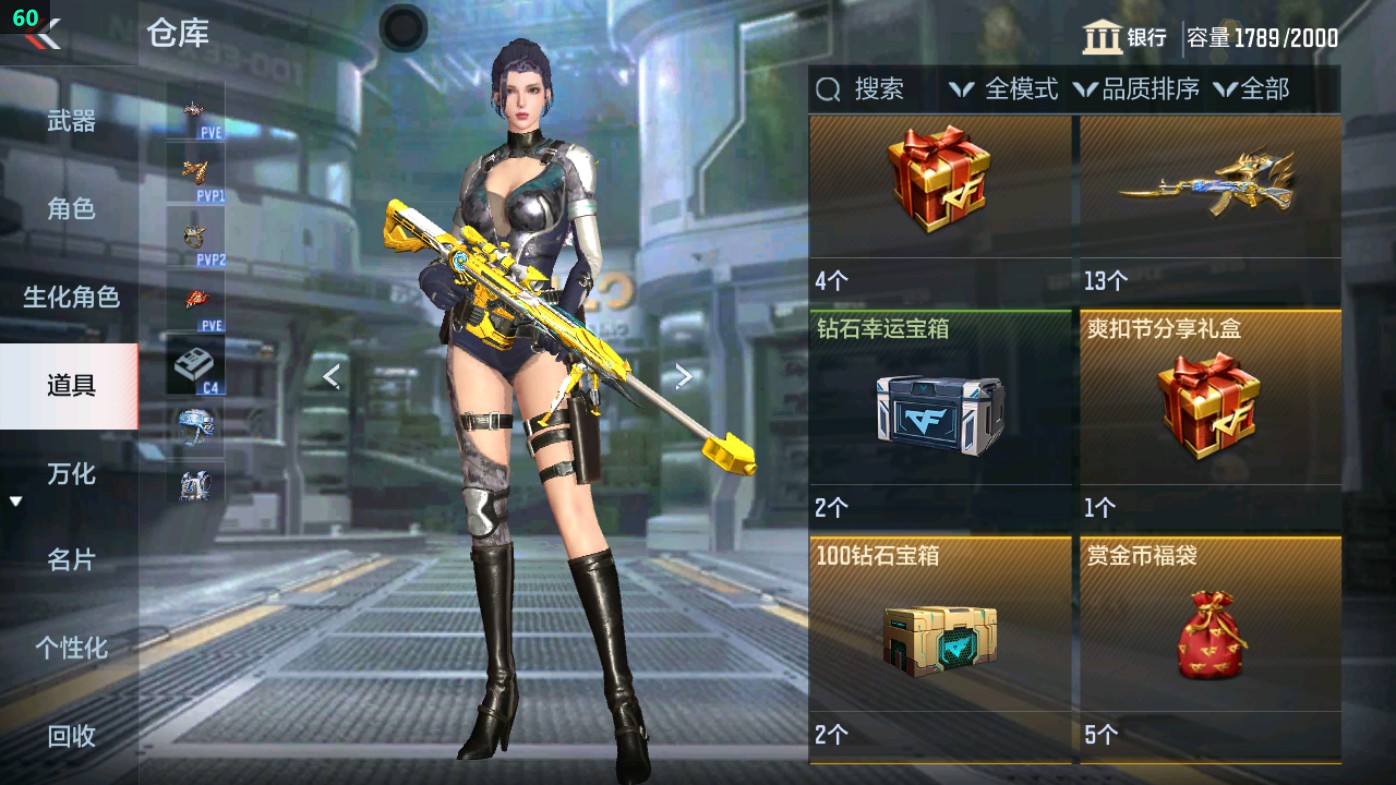The height and width of the screenshot is (785, 1396).
Task: Click the right arrow to rotate the character view
Action: (684, 374)
